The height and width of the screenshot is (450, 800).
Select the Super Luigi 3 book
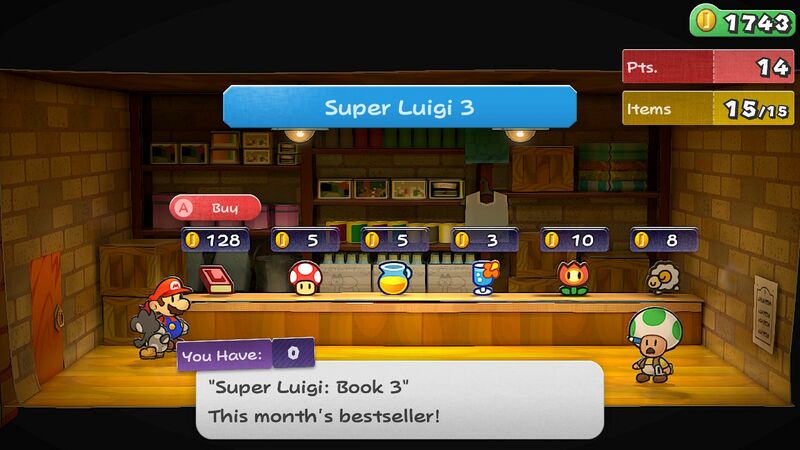[215, 278]
